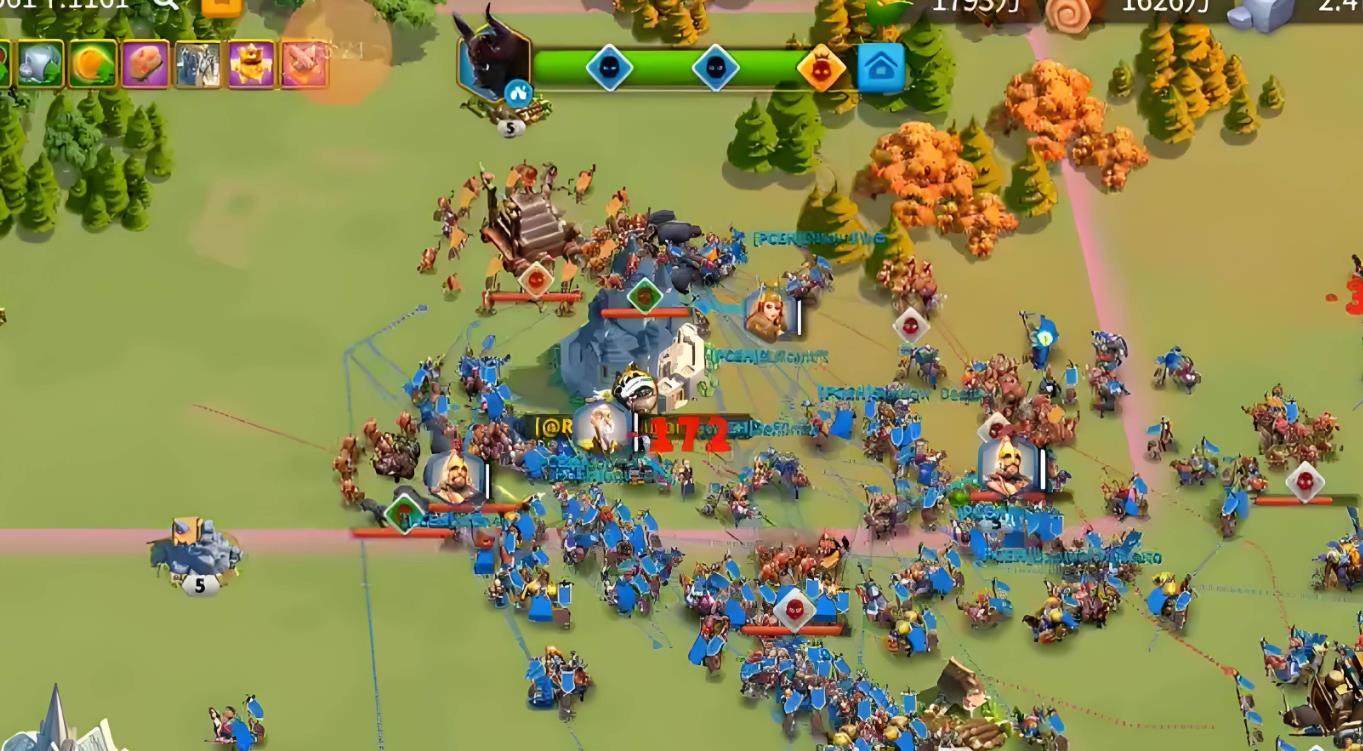Viewport: 1363px width, 751px height.
Task: Click the wood log resource icon
Action: pos(1073,11)
